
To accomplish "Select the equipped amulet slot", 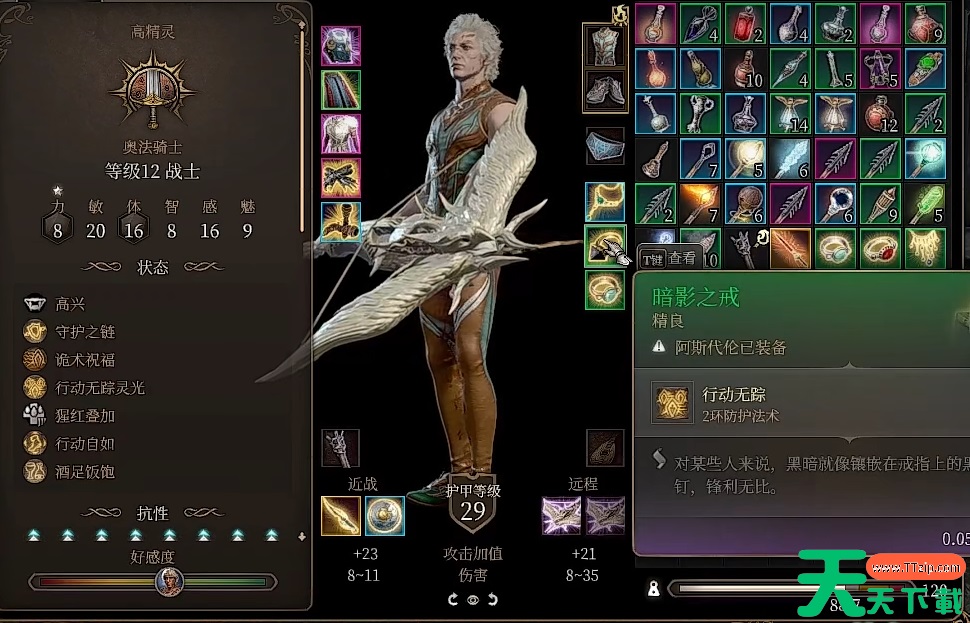I will coord(604,201).
